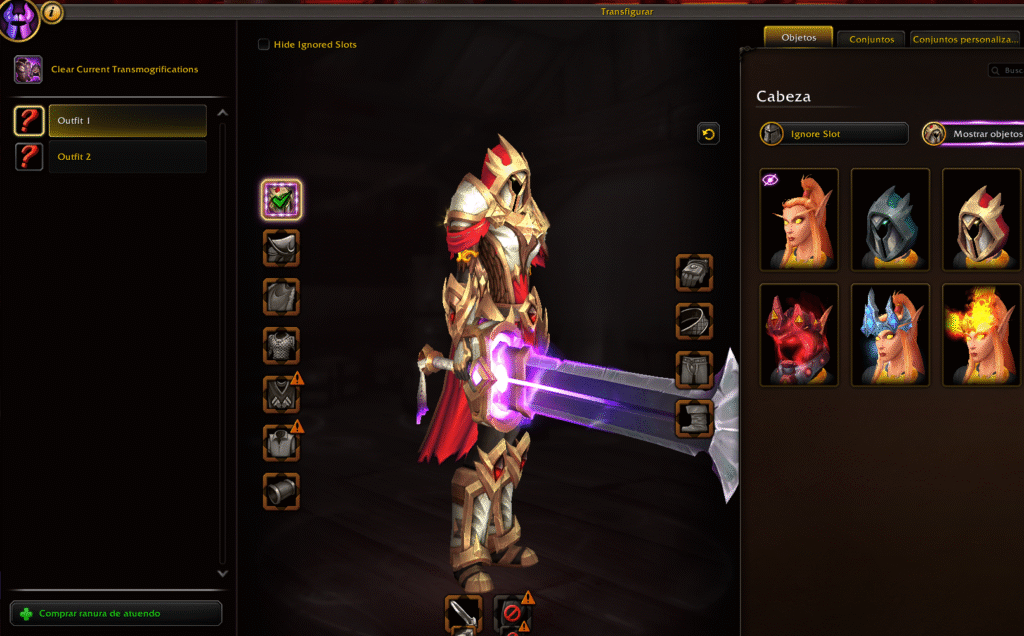
Task: Click the Ignore Slot button
Action: [834, 134]
